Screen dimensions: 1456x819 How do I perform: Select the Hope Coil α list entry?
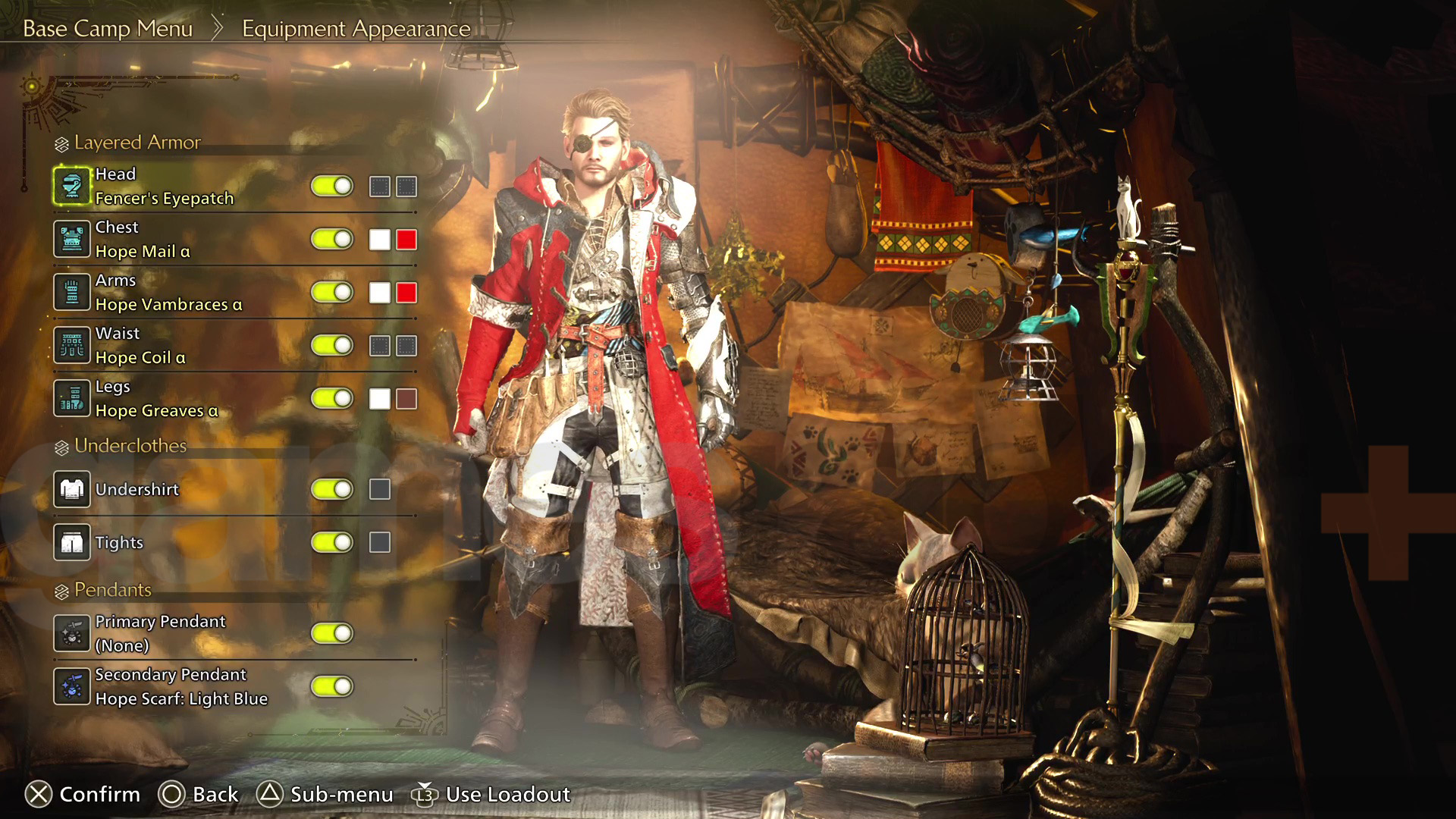[152, 344]
